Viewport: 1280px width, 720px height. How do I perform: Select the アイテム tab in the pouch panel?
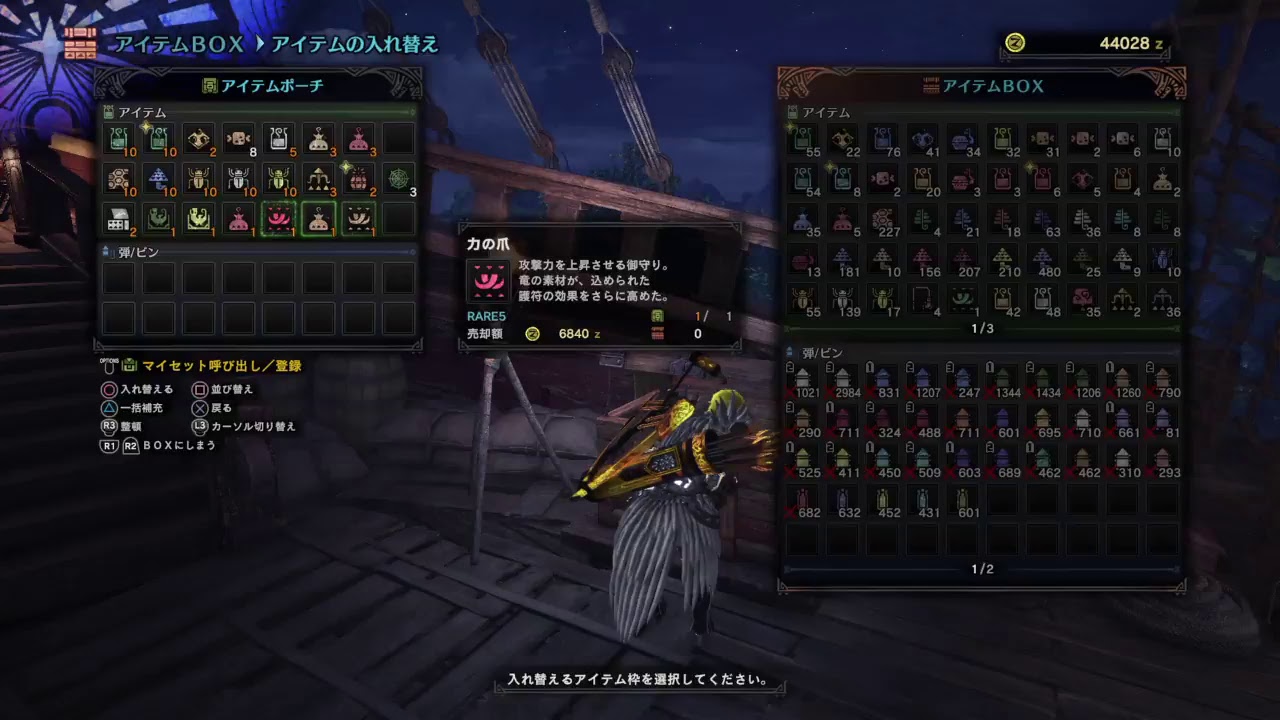click(130, 112)
